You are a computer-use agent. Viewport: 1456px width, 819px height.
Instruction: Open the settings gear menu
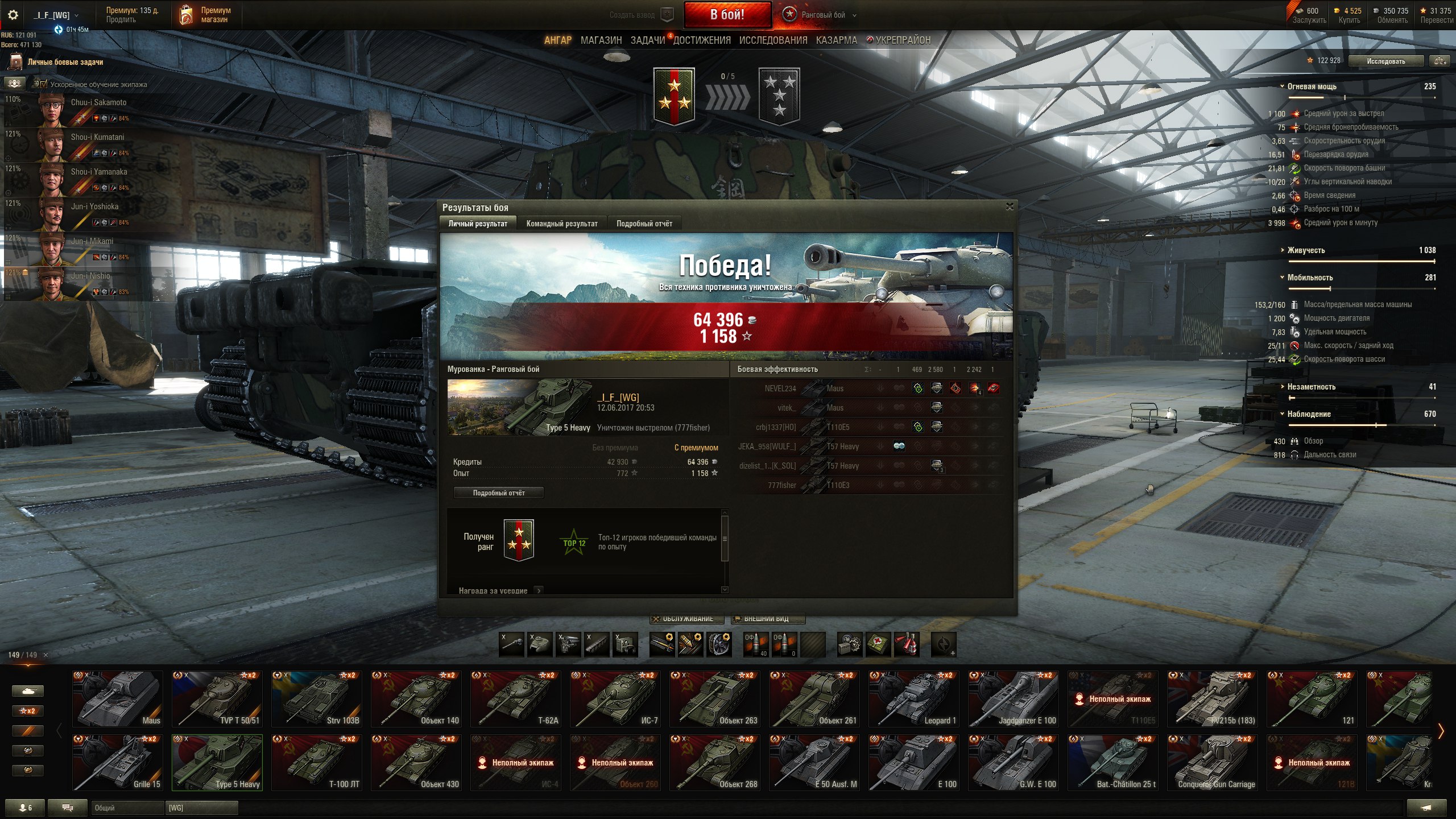coord(13,15)
